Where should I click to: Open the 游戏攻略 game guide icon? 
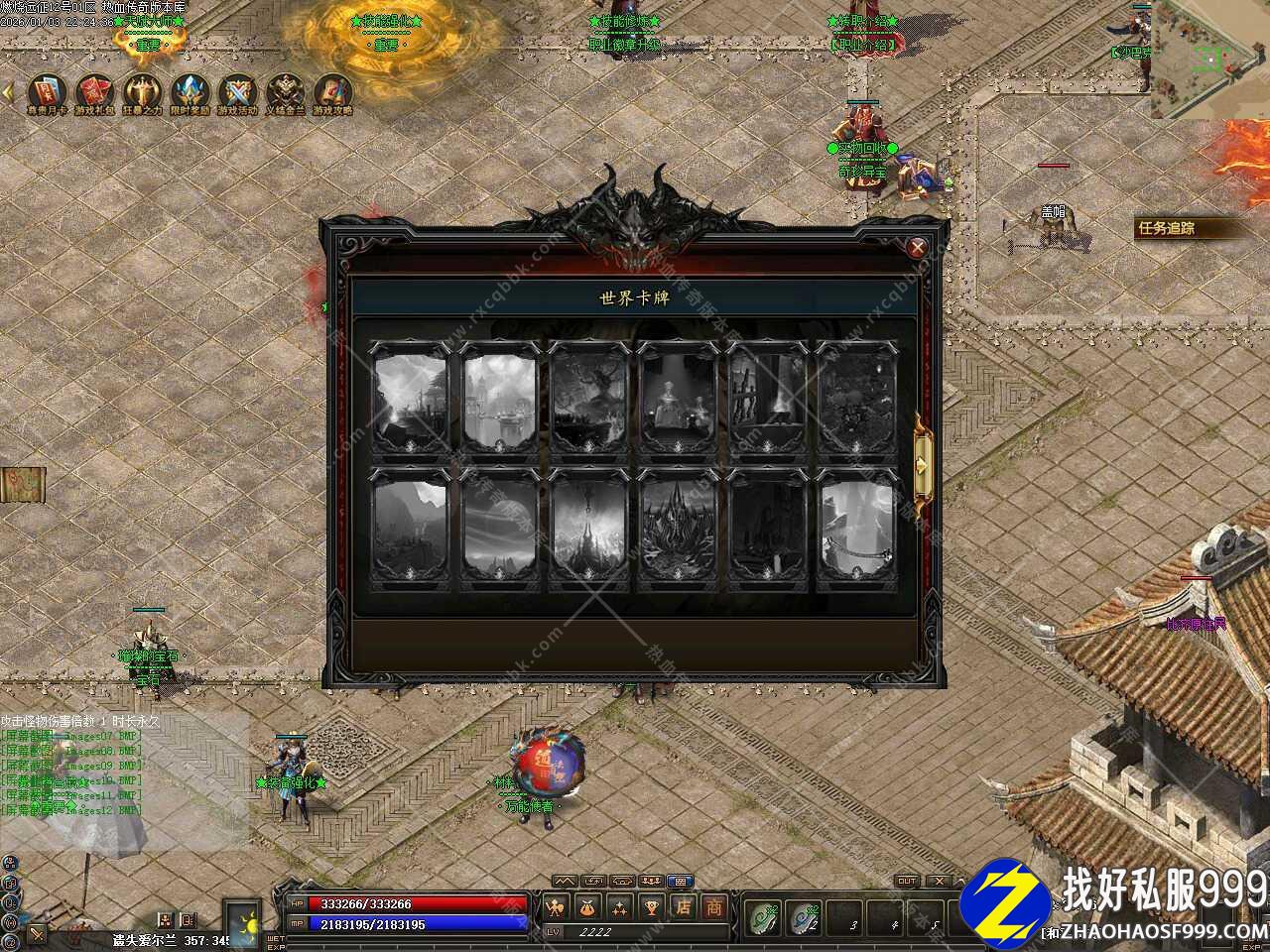[x=332, y=91]
